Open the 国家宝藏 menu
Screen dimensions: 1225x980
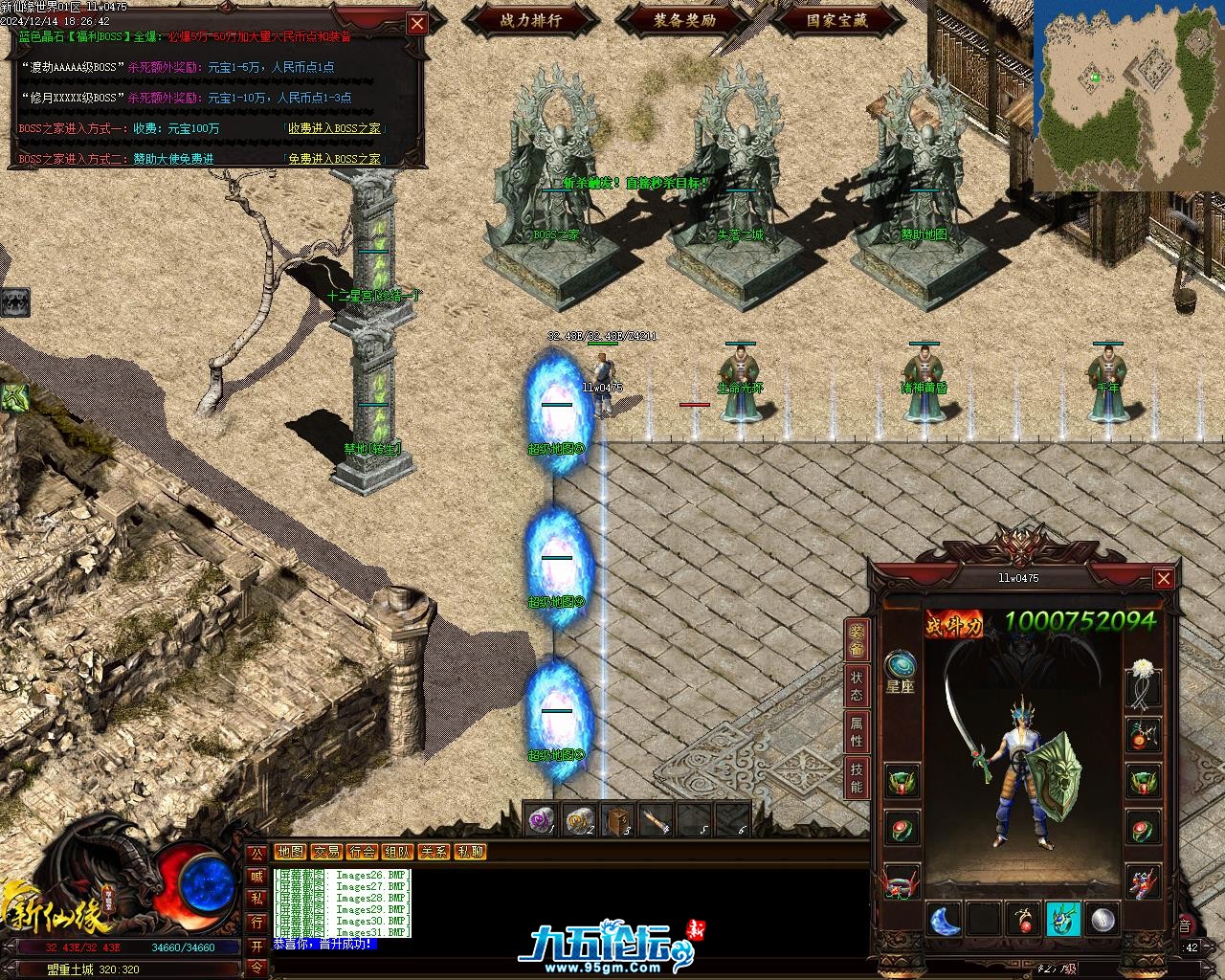click(837, 19)
